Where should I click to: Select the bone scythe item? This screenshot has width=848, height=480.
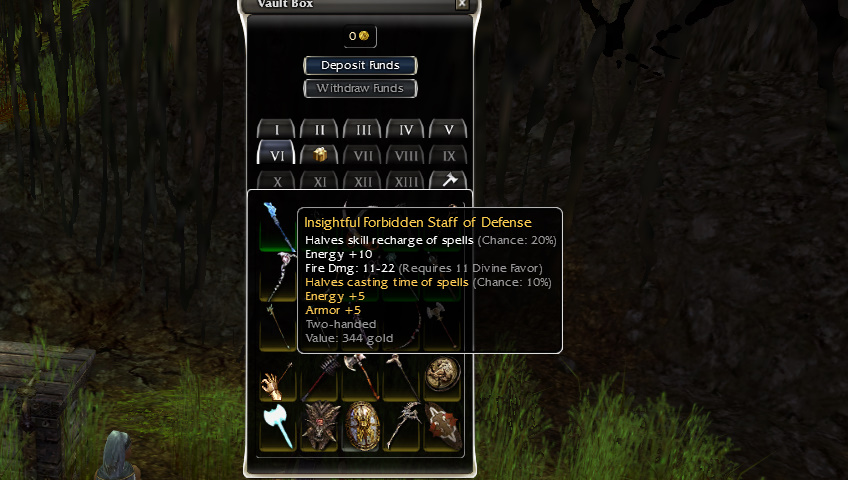pyautogui.click(x=402, y=425)
